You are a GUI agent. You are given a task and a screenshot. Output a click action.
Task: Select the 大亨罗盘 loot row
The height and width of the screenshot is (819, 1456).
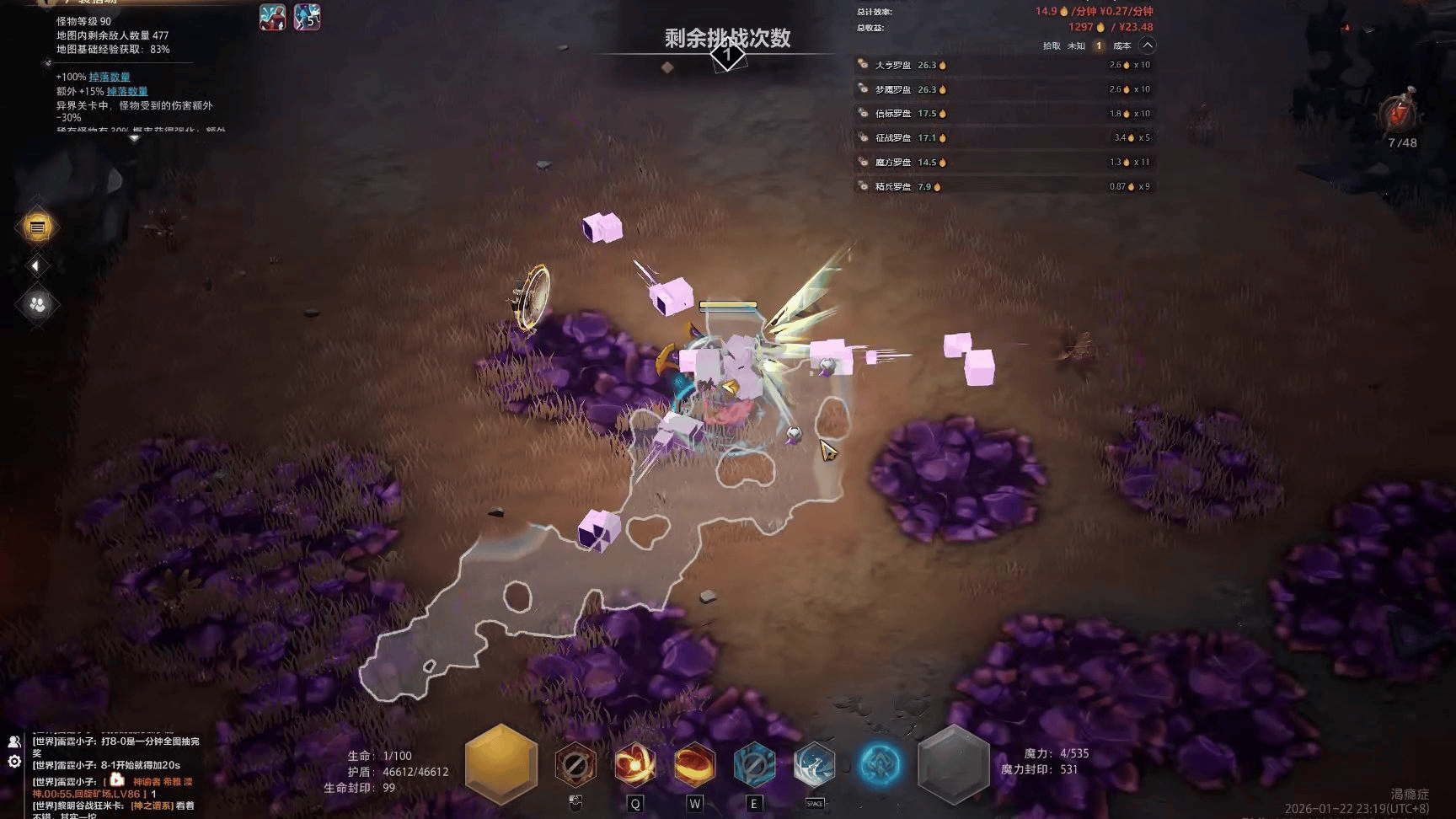coord(1003,65)
